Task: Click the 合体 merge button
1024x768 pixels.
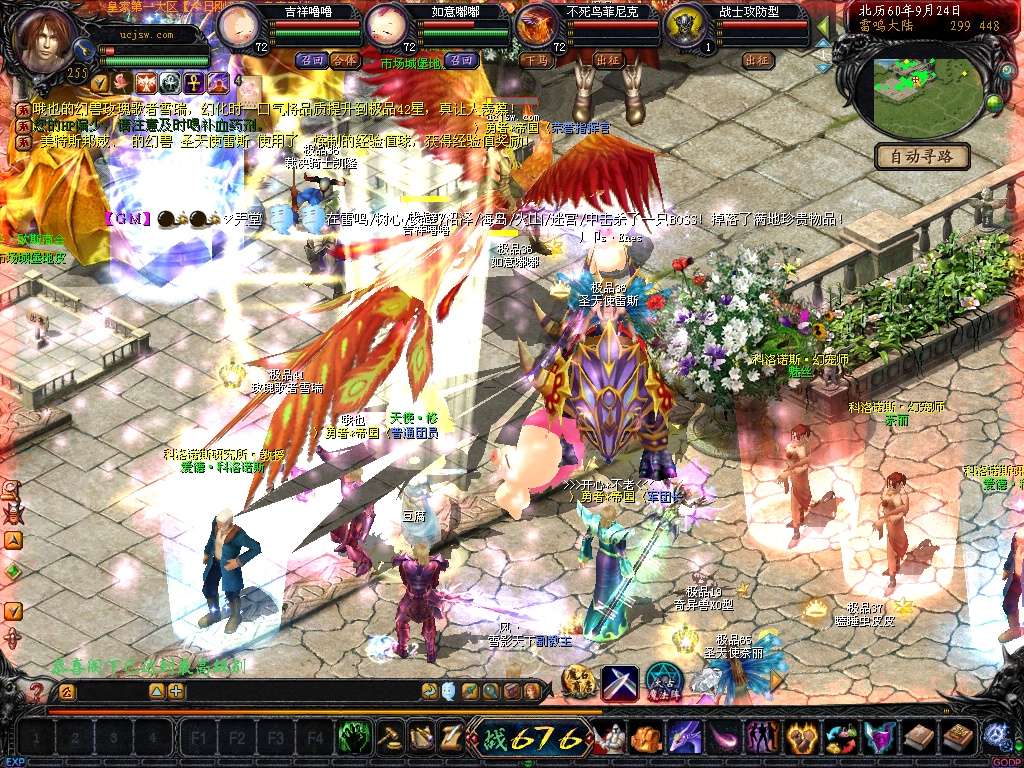Action: [344, 60]
